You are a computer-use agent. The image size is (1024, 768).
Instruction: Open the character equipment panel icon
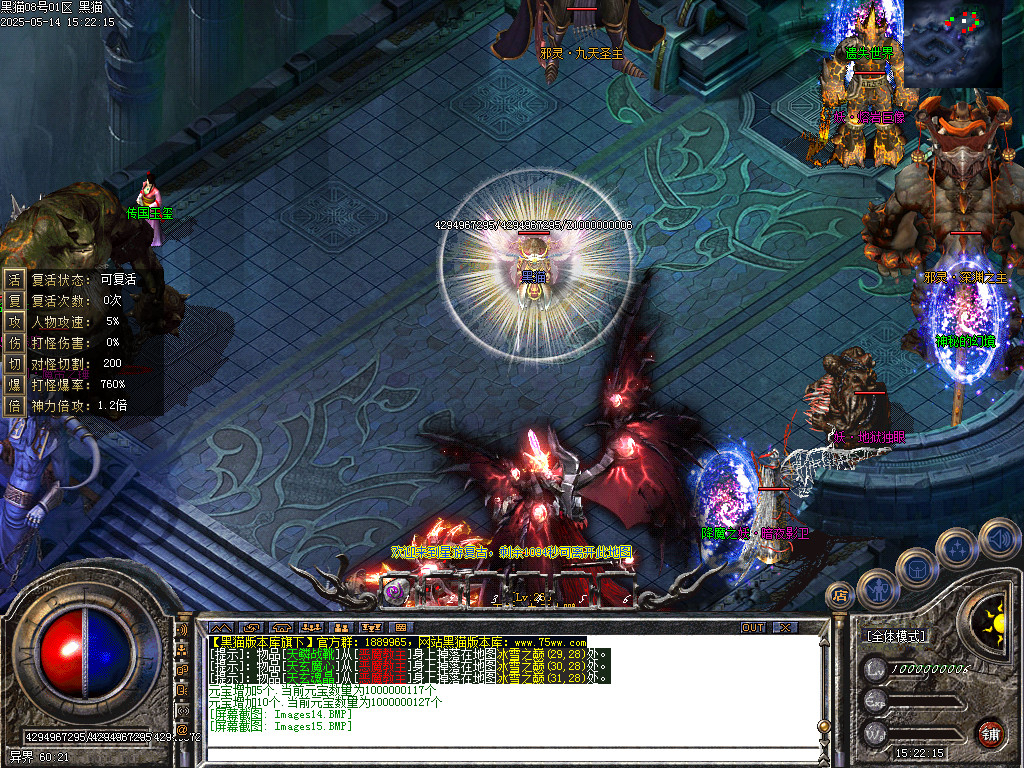coord(877,588)
